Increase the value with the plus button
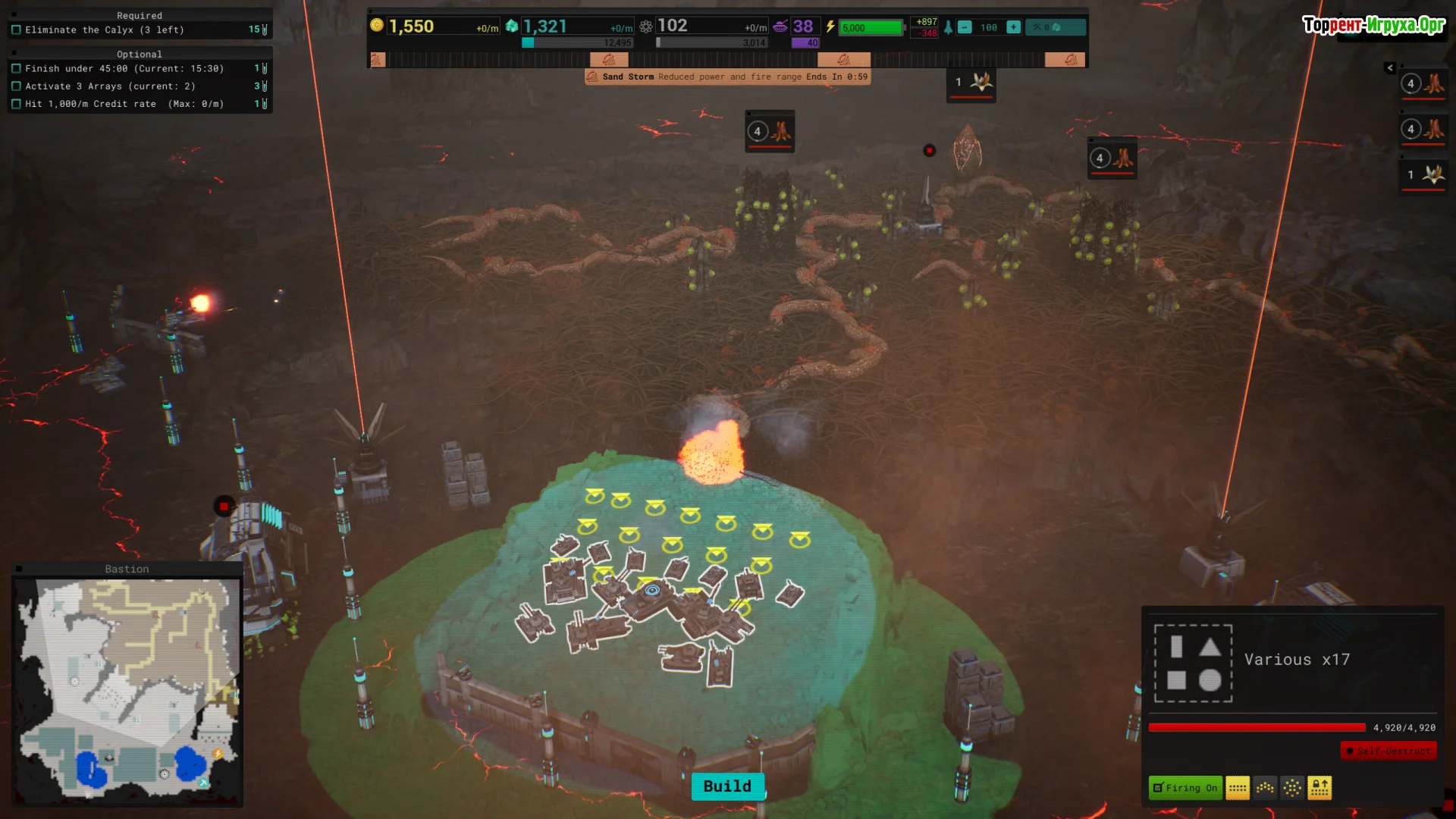The image size is (1456, 819). click(x=1013, y=27)
